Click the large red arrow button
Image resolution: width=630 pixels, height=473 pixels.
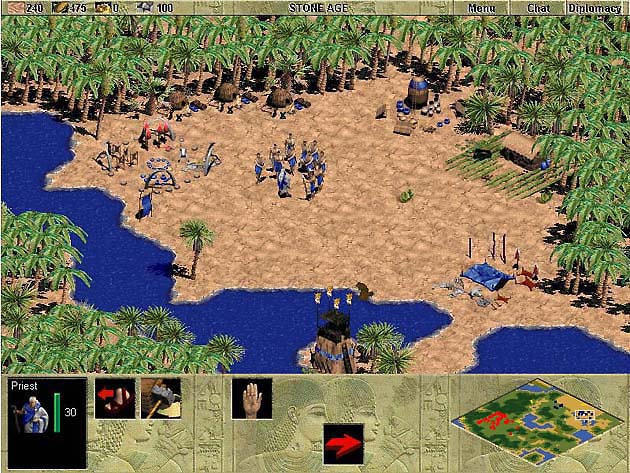click(343, 443)
